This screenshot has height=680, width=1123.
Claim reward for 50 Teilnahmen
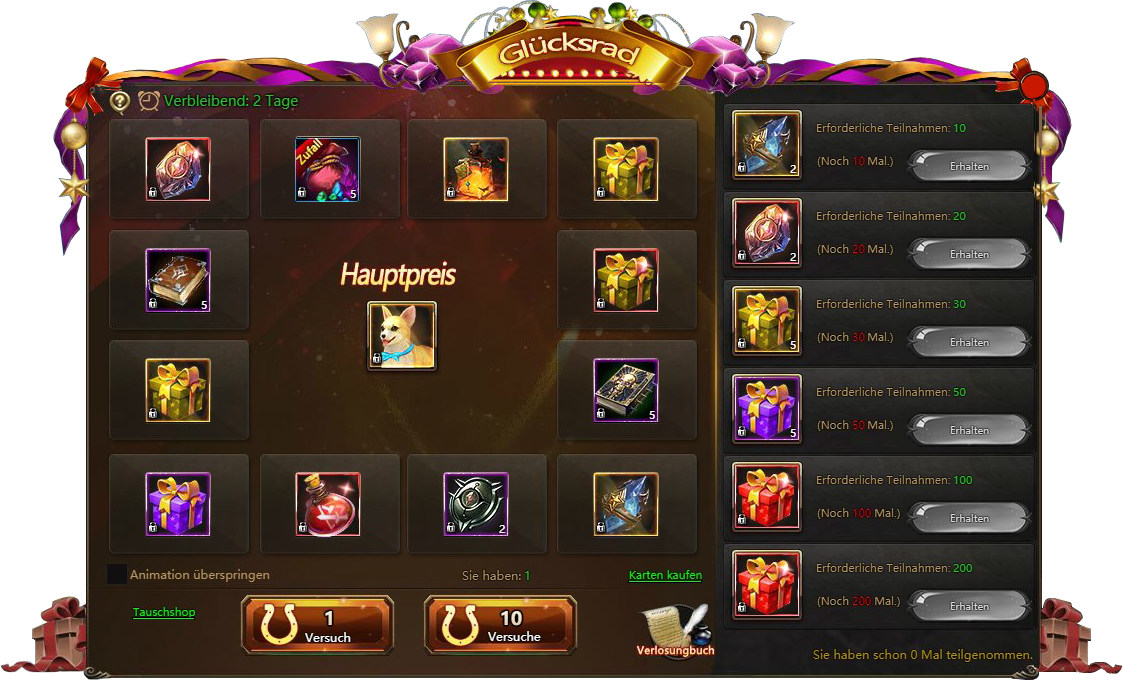pyautogui.click(x=968, y=430)
